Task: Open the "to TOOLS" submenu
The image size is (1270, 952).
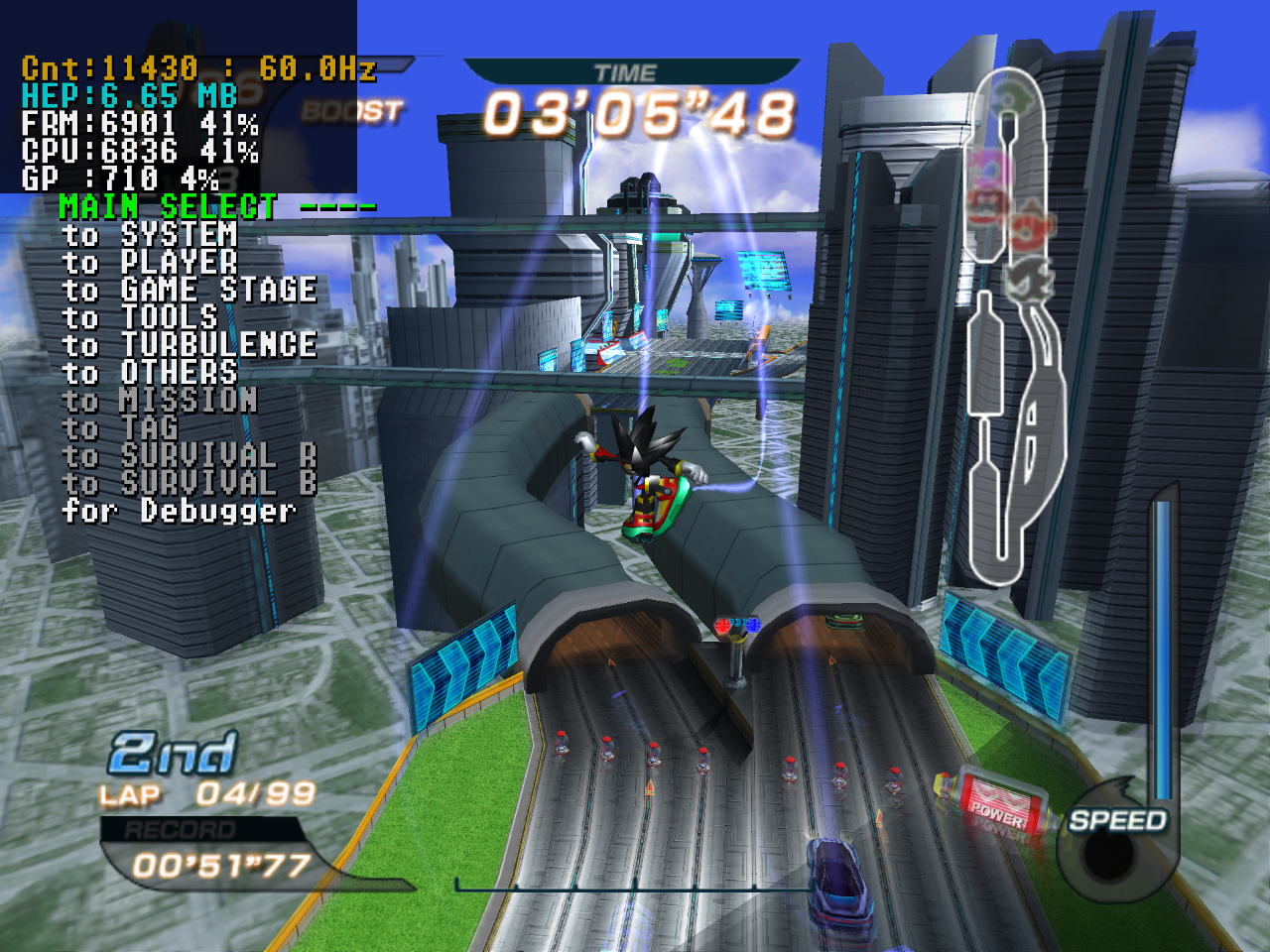Action: 140,318
